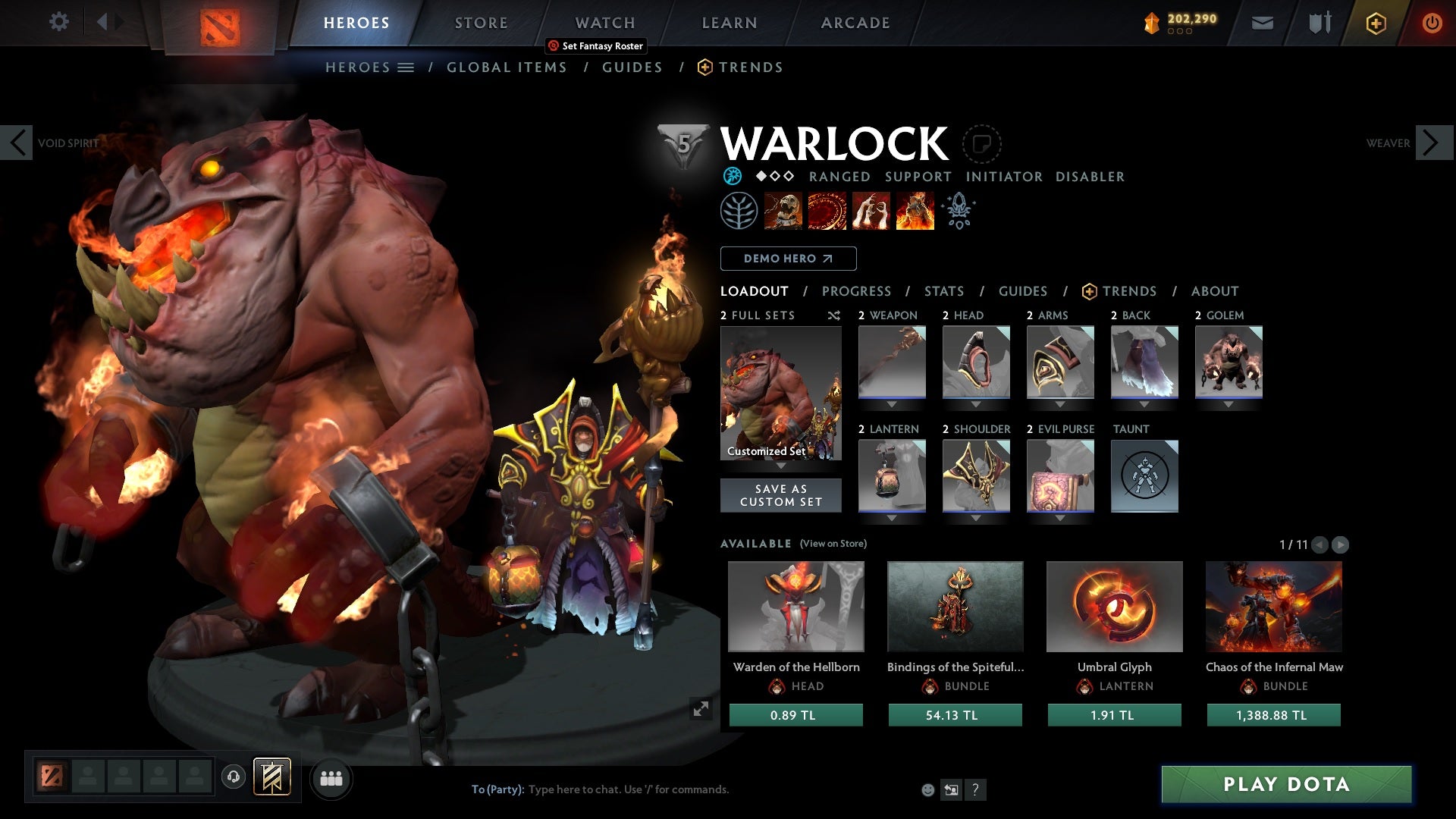Click the Umbral Glyph item thumbnail
The height and width of the screenshot is (819, 1456).
point(1114,607)
